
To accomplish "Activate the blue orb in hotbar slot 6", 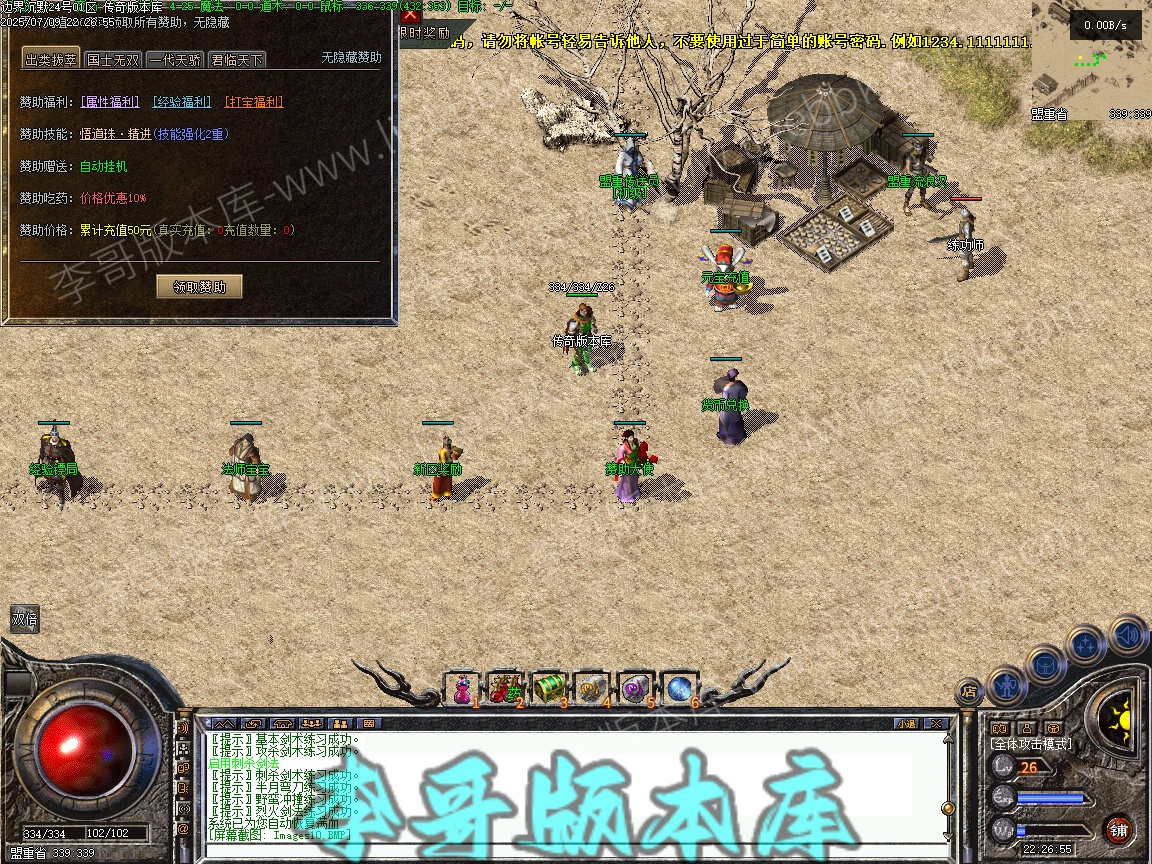I will pyautogui.click(x=679, y=688).
